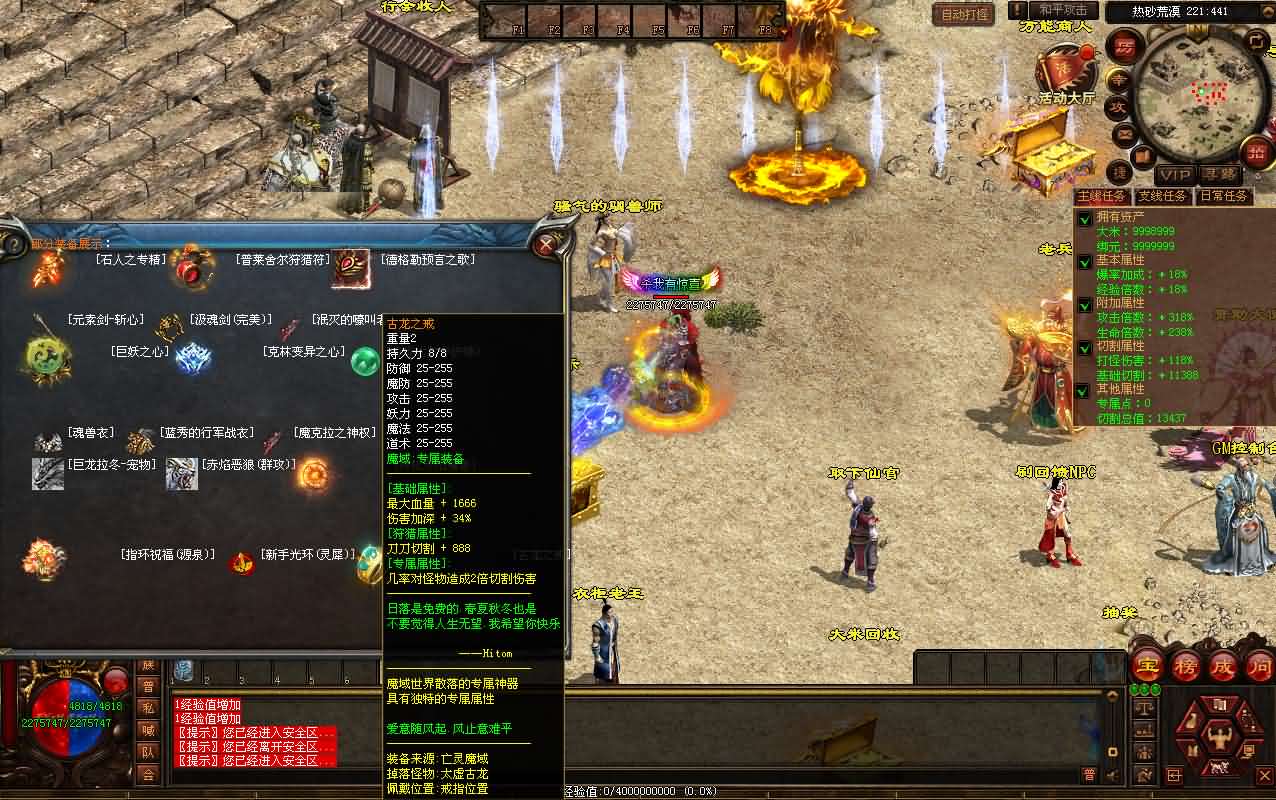The width and height of the screenshot is (1276, 800).
Task: Toggle the 拥有资产 checkbox
Action: click(1085, 219)
